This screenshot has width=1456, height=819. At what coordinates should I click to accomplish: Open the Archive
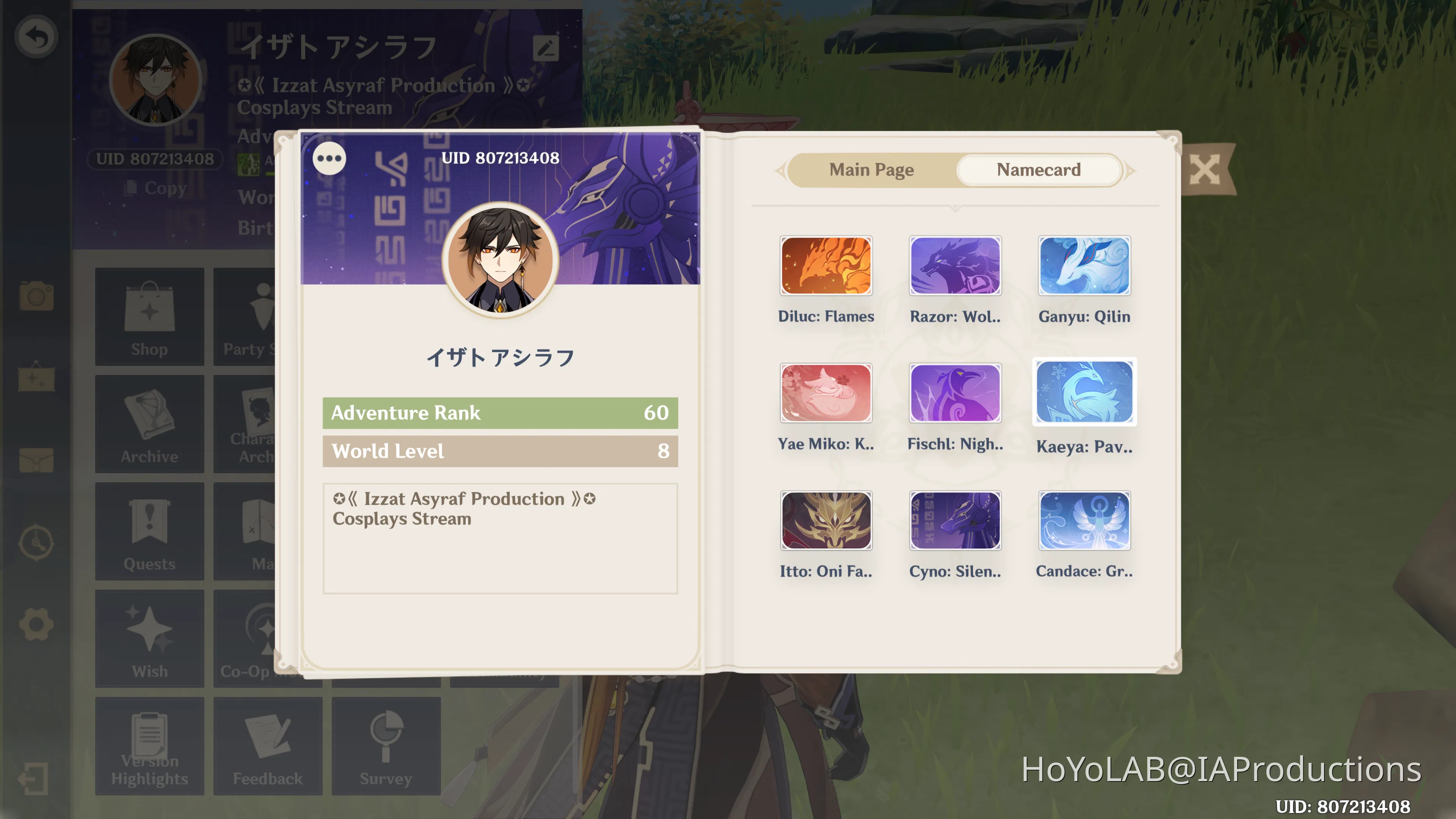149,422
